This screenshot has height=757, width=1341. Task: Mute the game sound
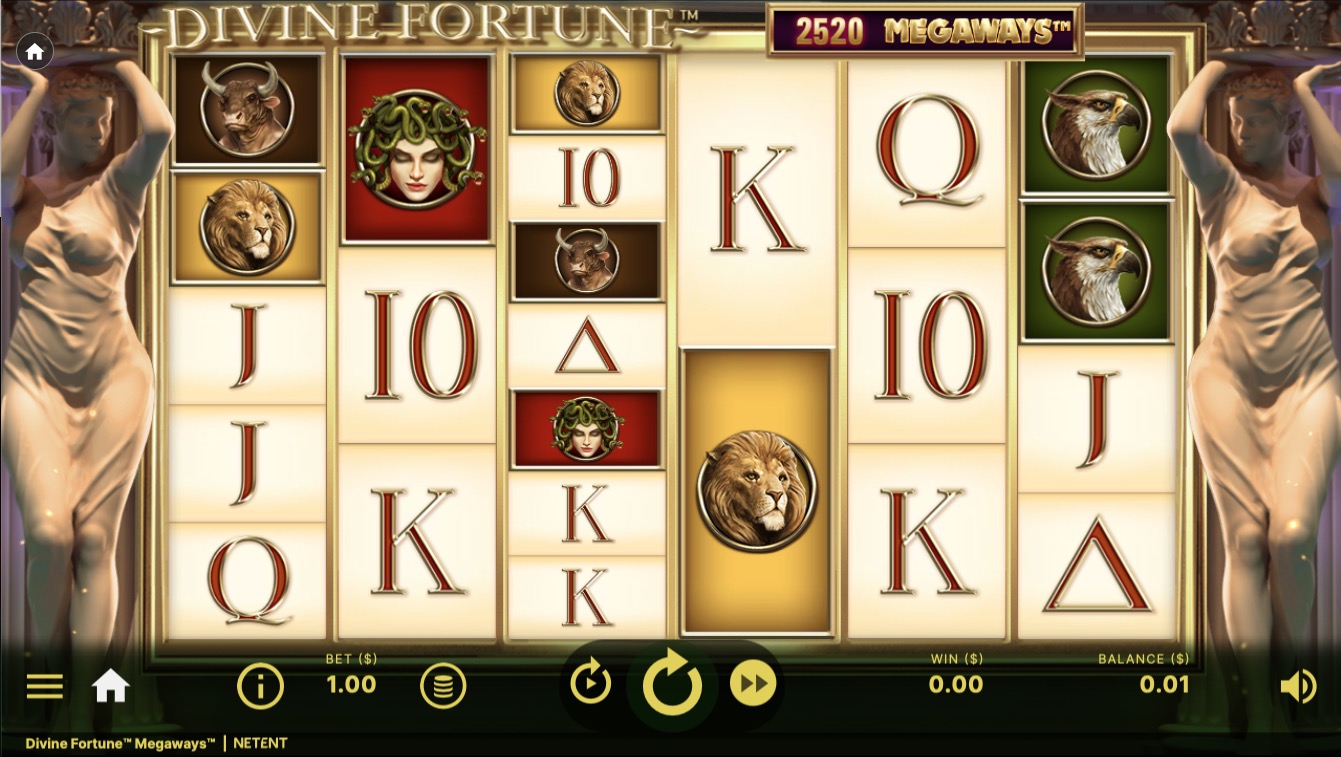[1298, 686]
